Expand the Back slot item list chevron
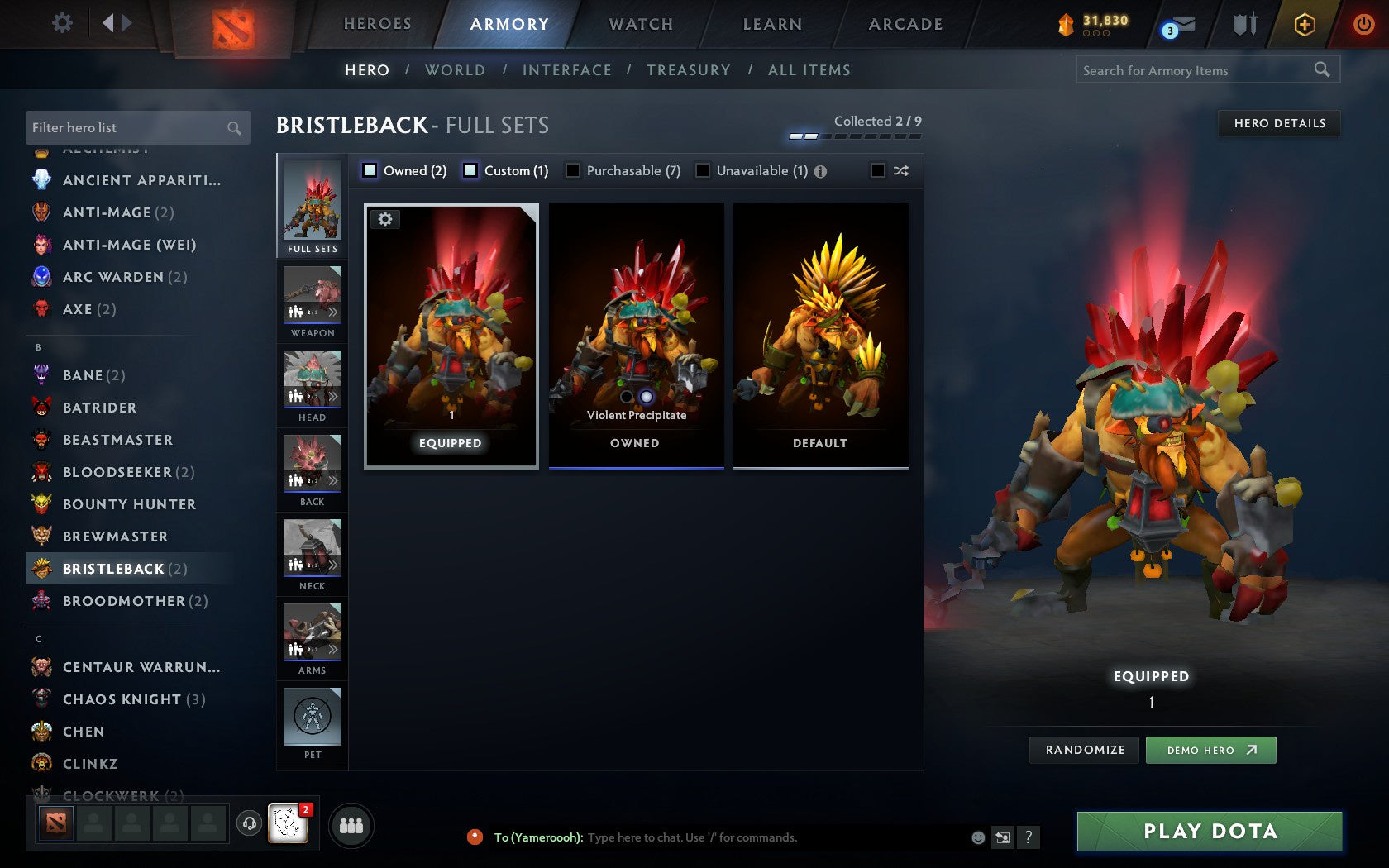 334,480
